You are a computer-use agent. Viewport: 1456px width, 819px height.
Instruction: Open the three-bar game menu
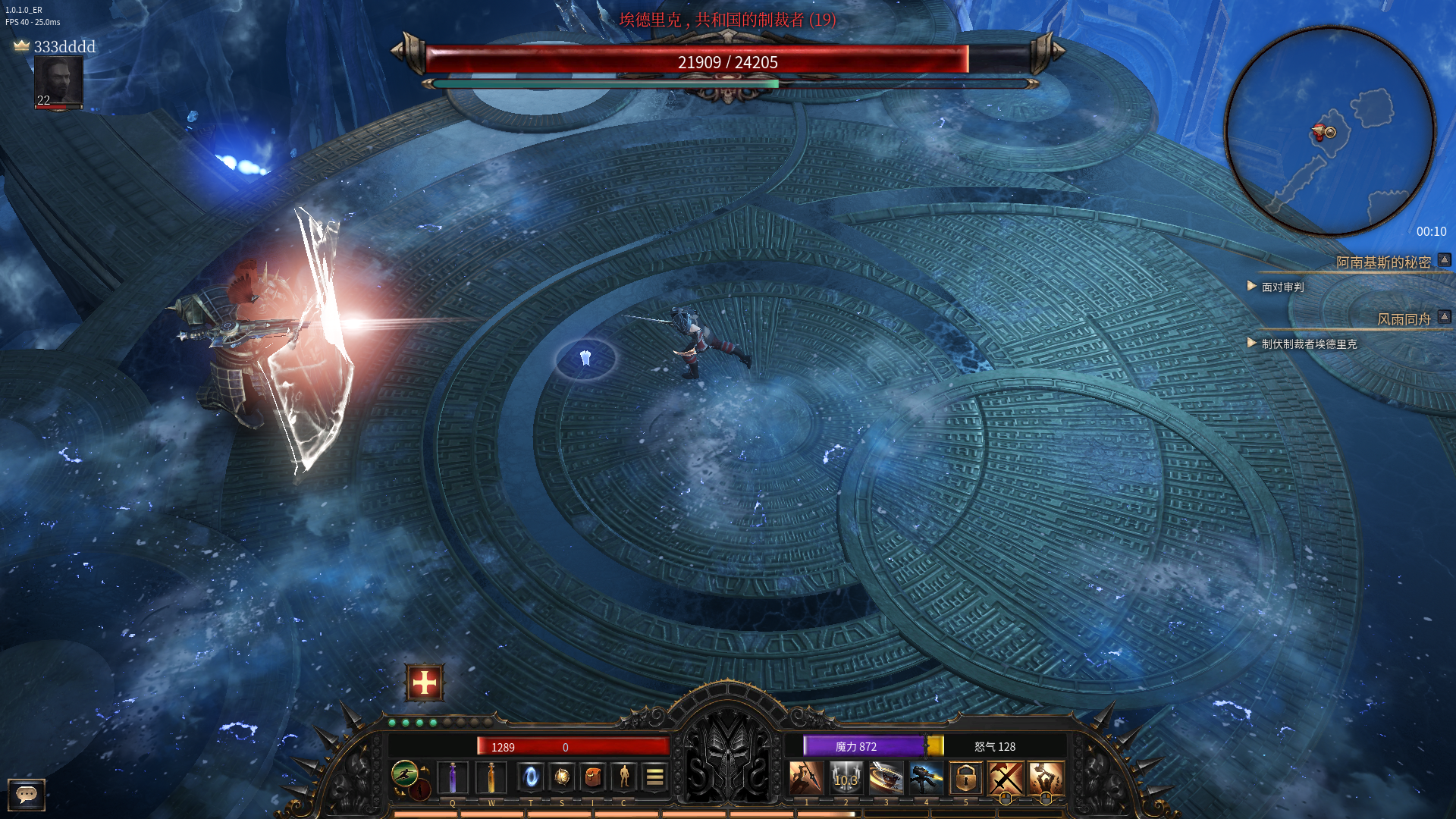[654, 777]
